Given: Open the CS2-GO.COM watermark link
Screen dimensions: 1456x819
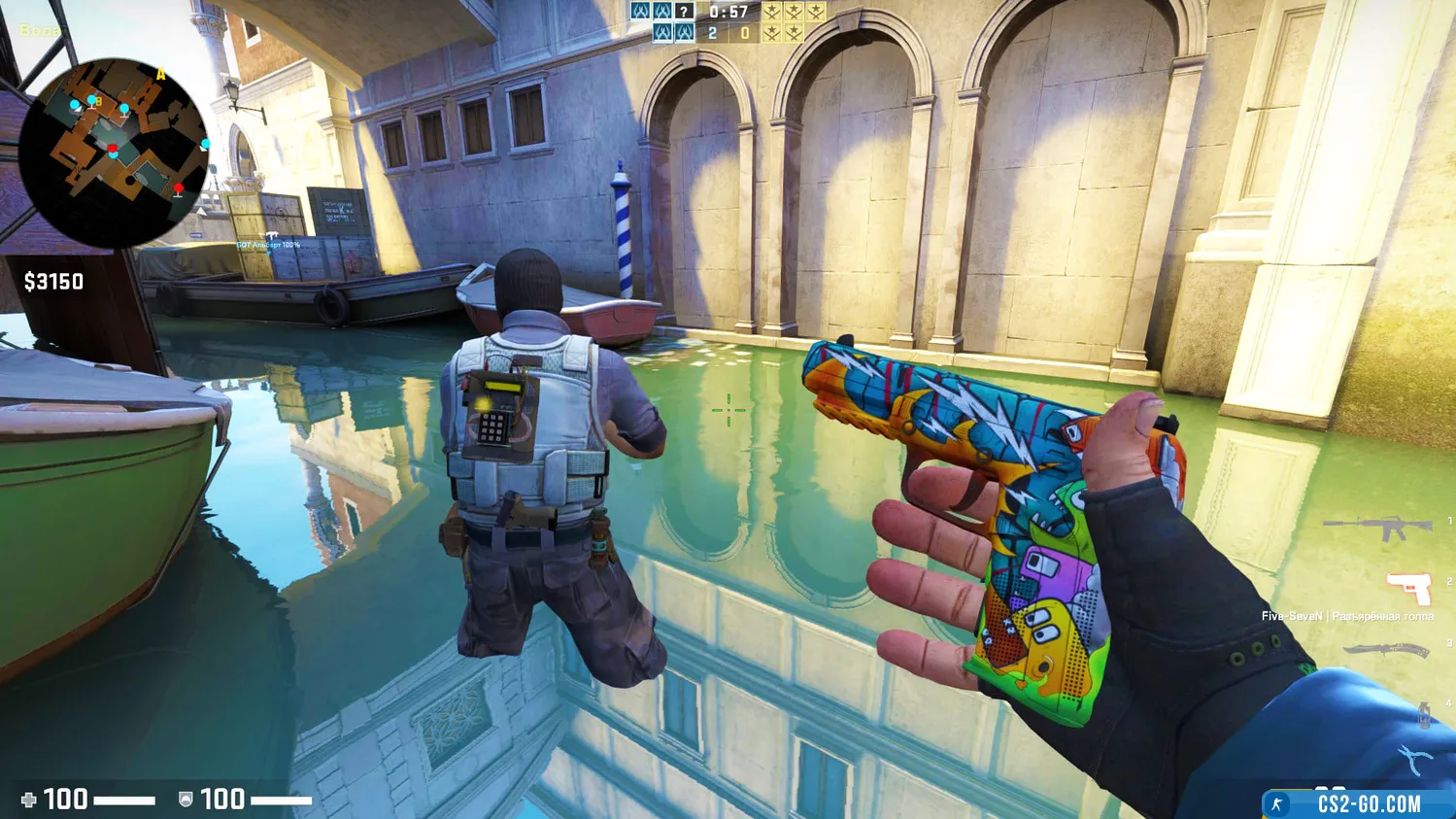Looking at the screenshot, I should [1358, 803].
